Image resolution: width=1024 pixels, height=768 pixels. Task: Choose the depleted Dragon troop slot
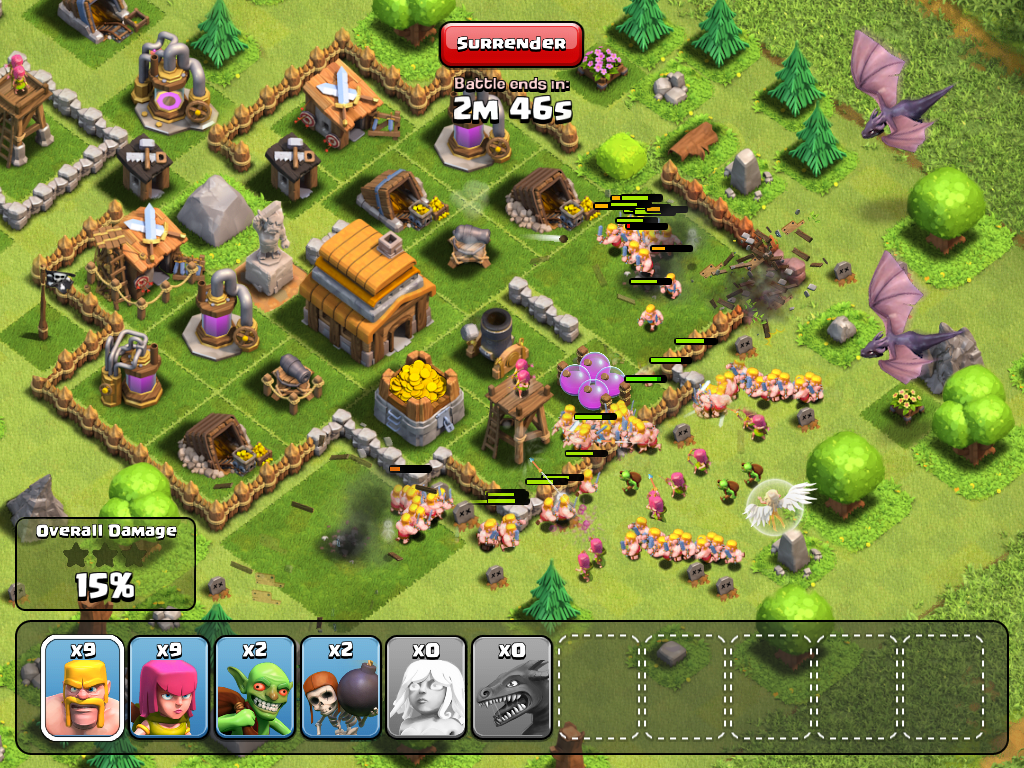pos(512,687)
